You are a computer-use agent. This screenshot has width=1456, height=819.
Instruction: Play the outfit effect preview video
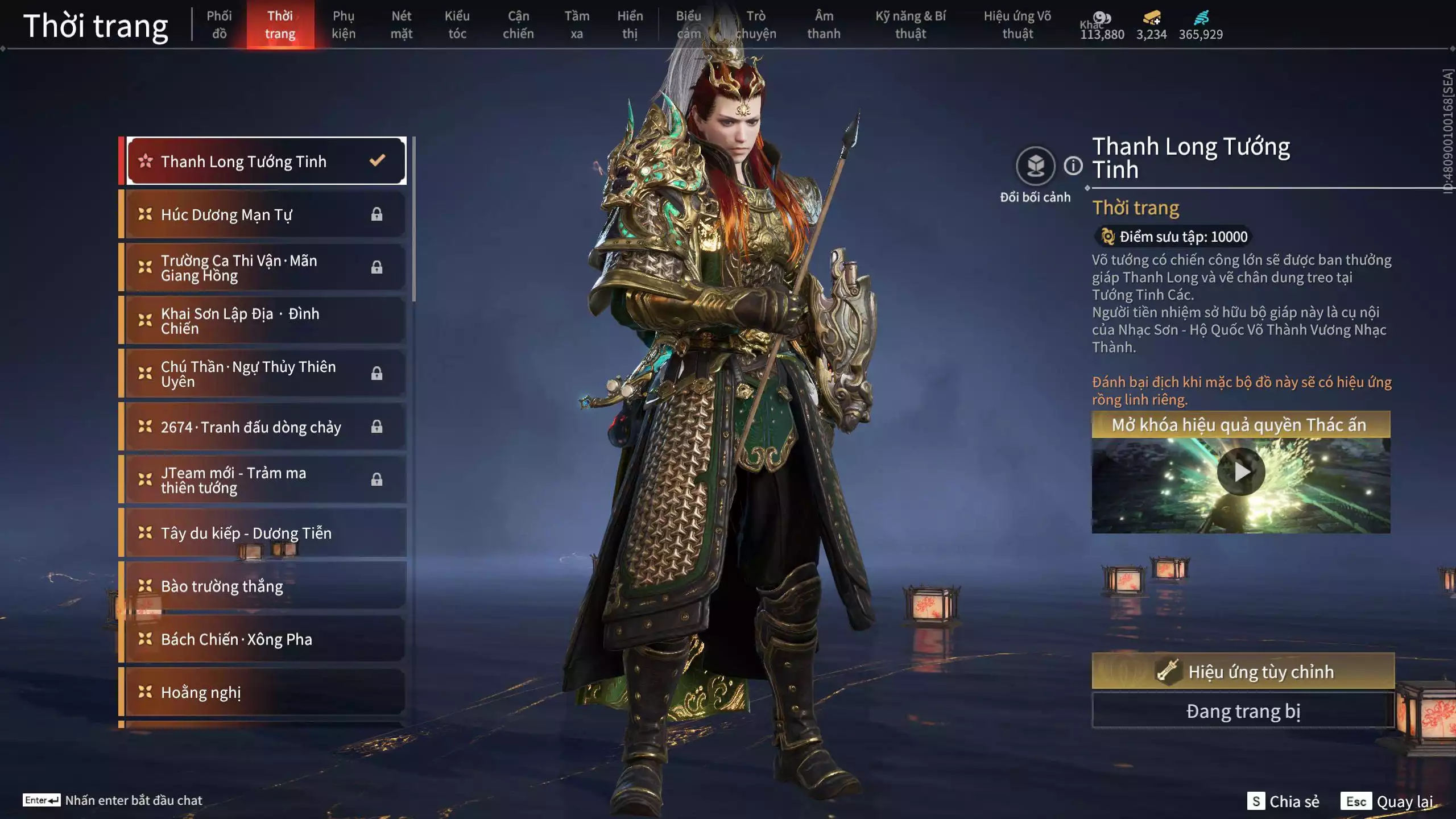coord(1241,471)
